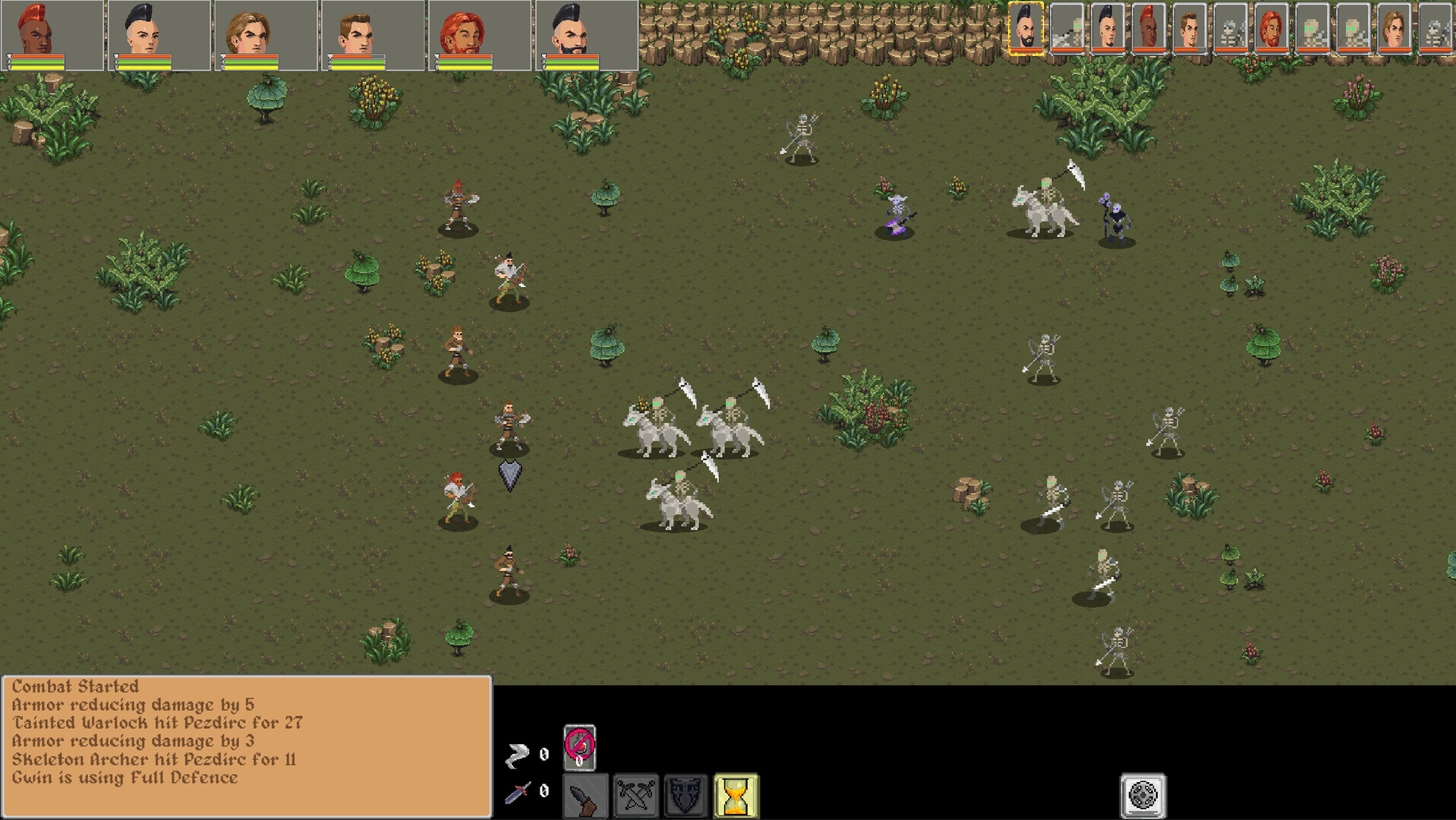The width and height of the screenshot is (1456, 820).
Task: Select the red-bearded party member portrait
Action: 463,34
